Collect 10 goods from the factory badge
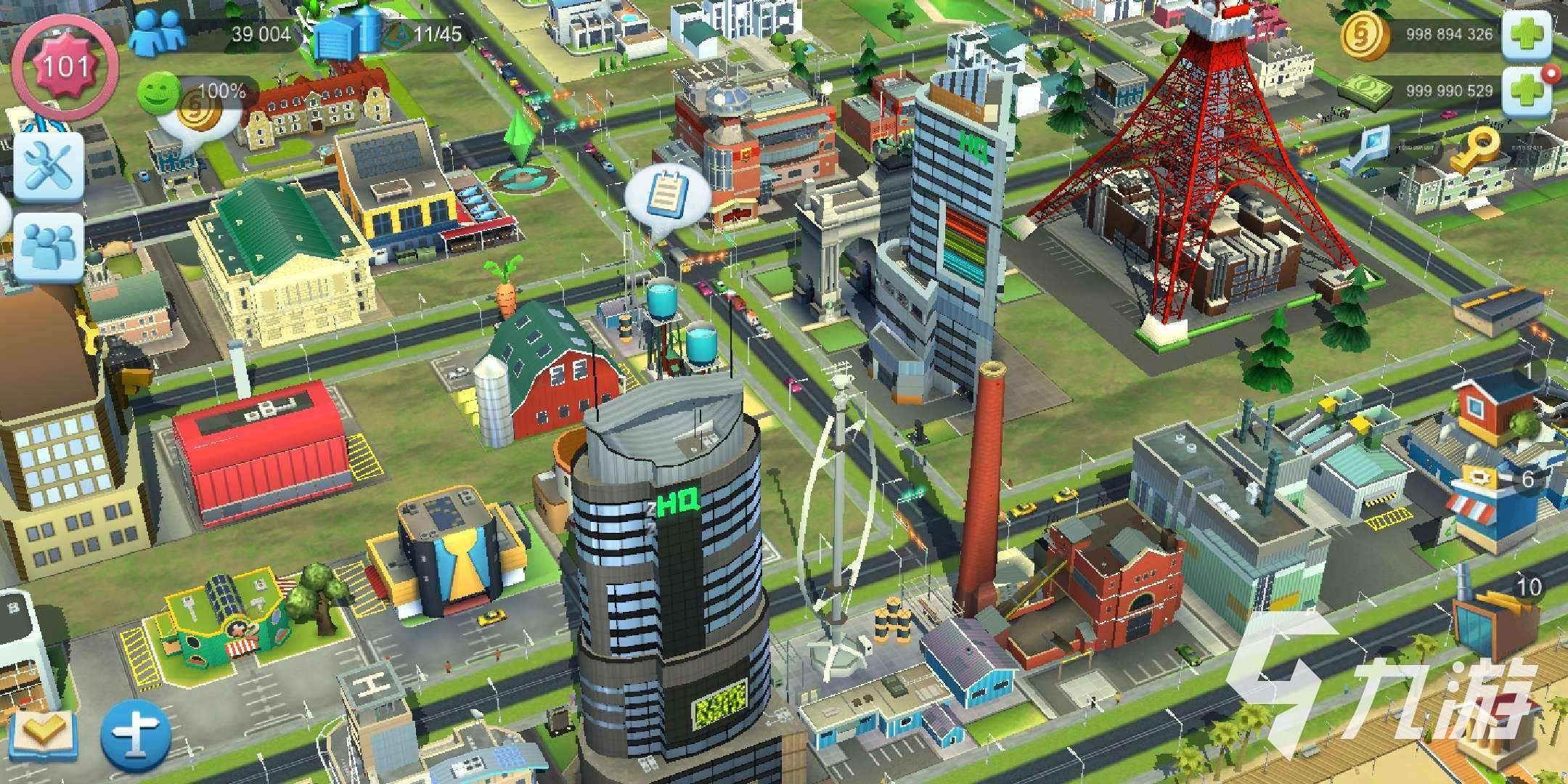Viewport: 1568px width, 784px height. click(1527, 585)
